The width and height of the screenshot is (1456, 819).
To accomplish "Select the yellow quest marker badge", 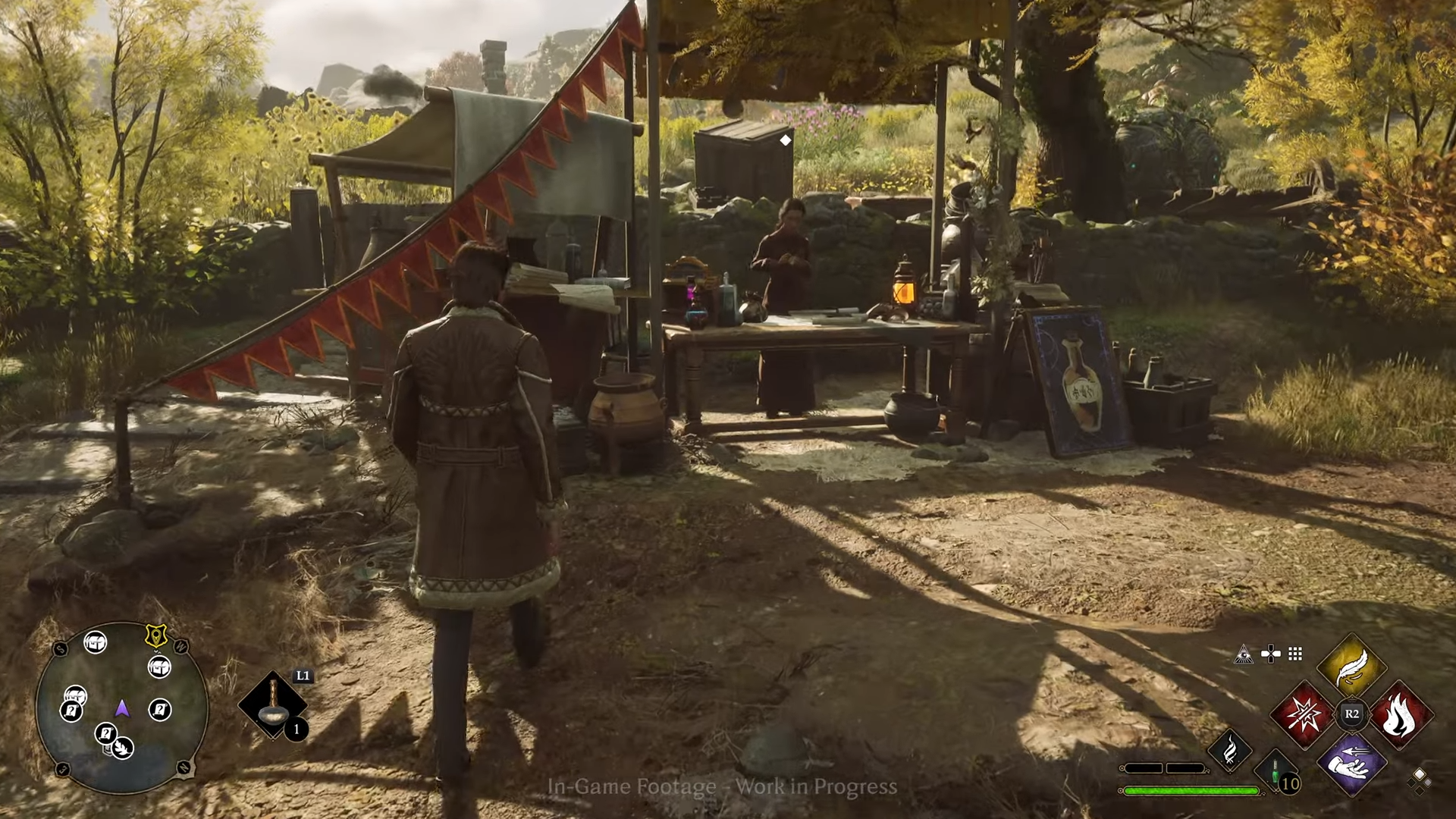I will tap(156, 635).
